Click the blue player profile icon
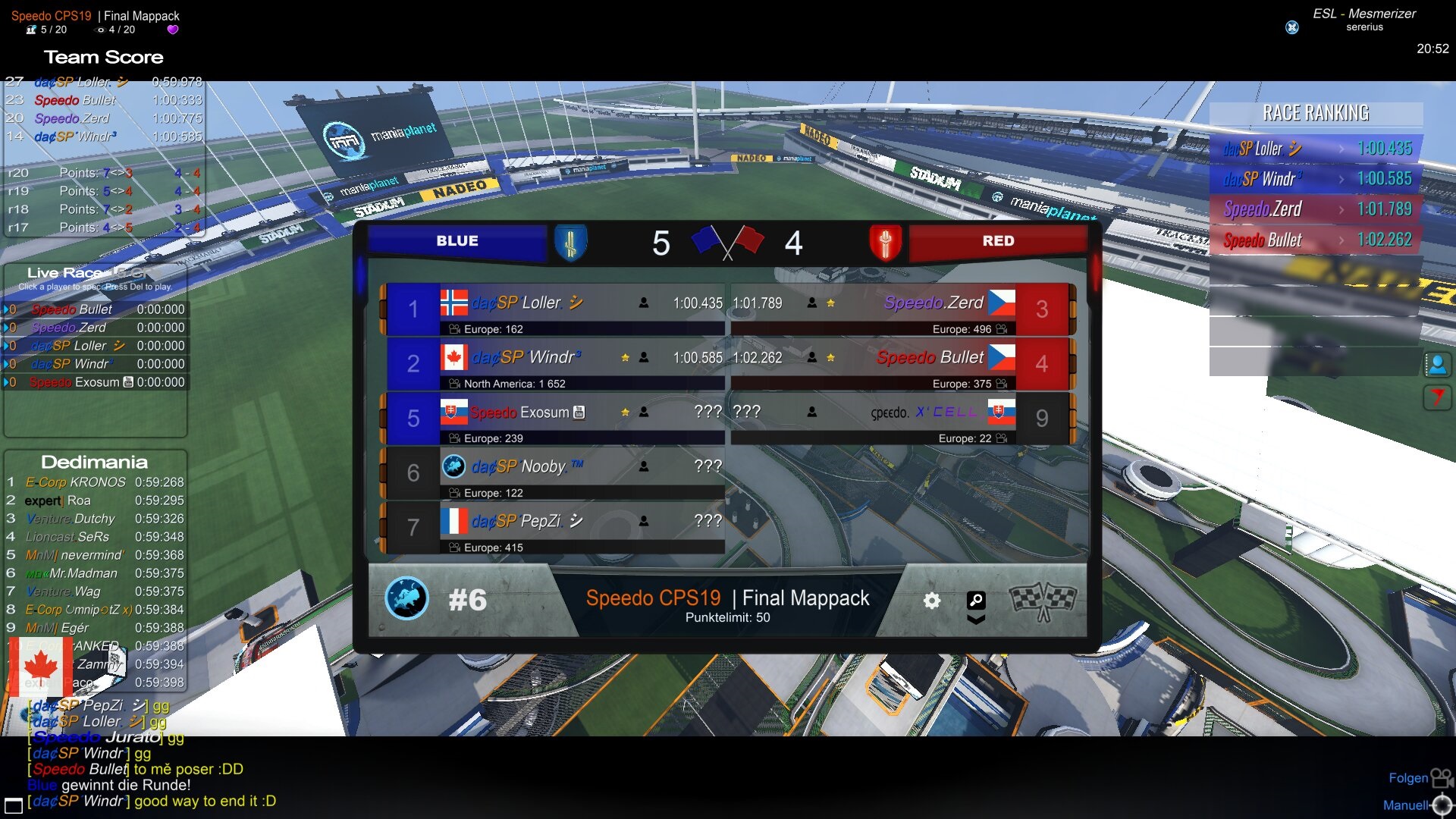 click(1437, 365)
